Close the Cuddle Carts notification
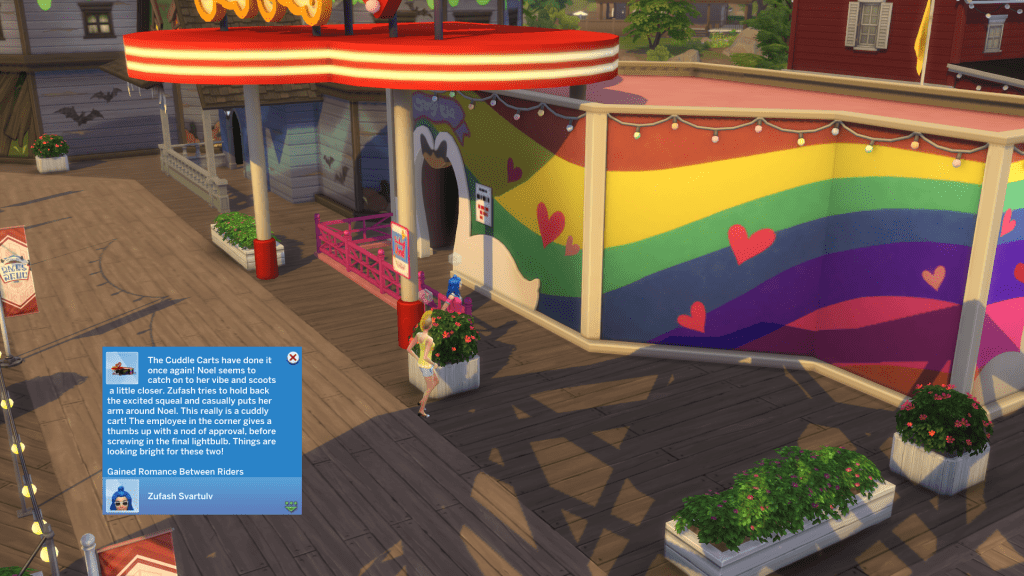This screenshot has height=576, width=1024. 292,357
